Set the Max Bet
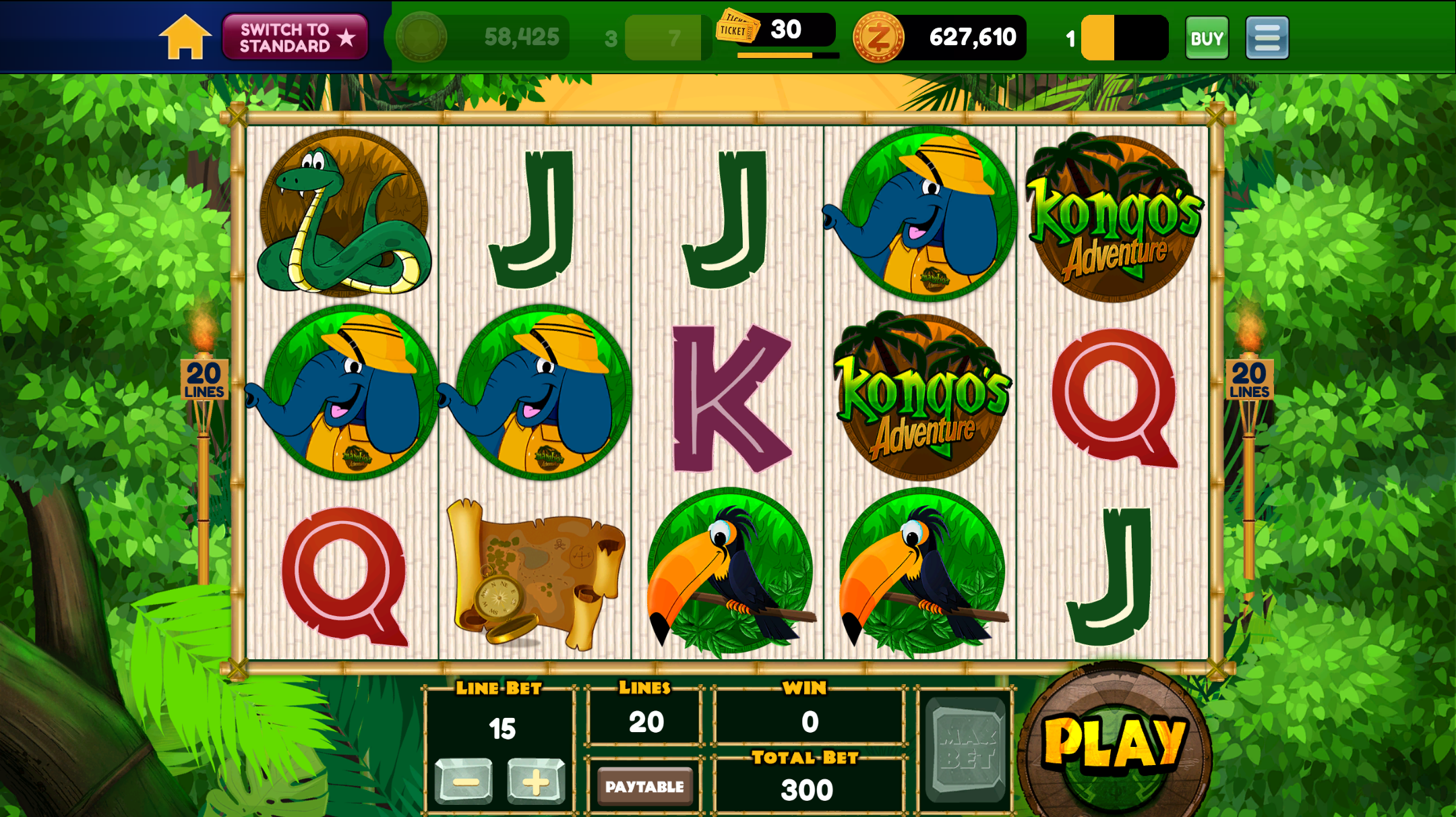This screenshot has height=817, width=1456. click(966, 750)
